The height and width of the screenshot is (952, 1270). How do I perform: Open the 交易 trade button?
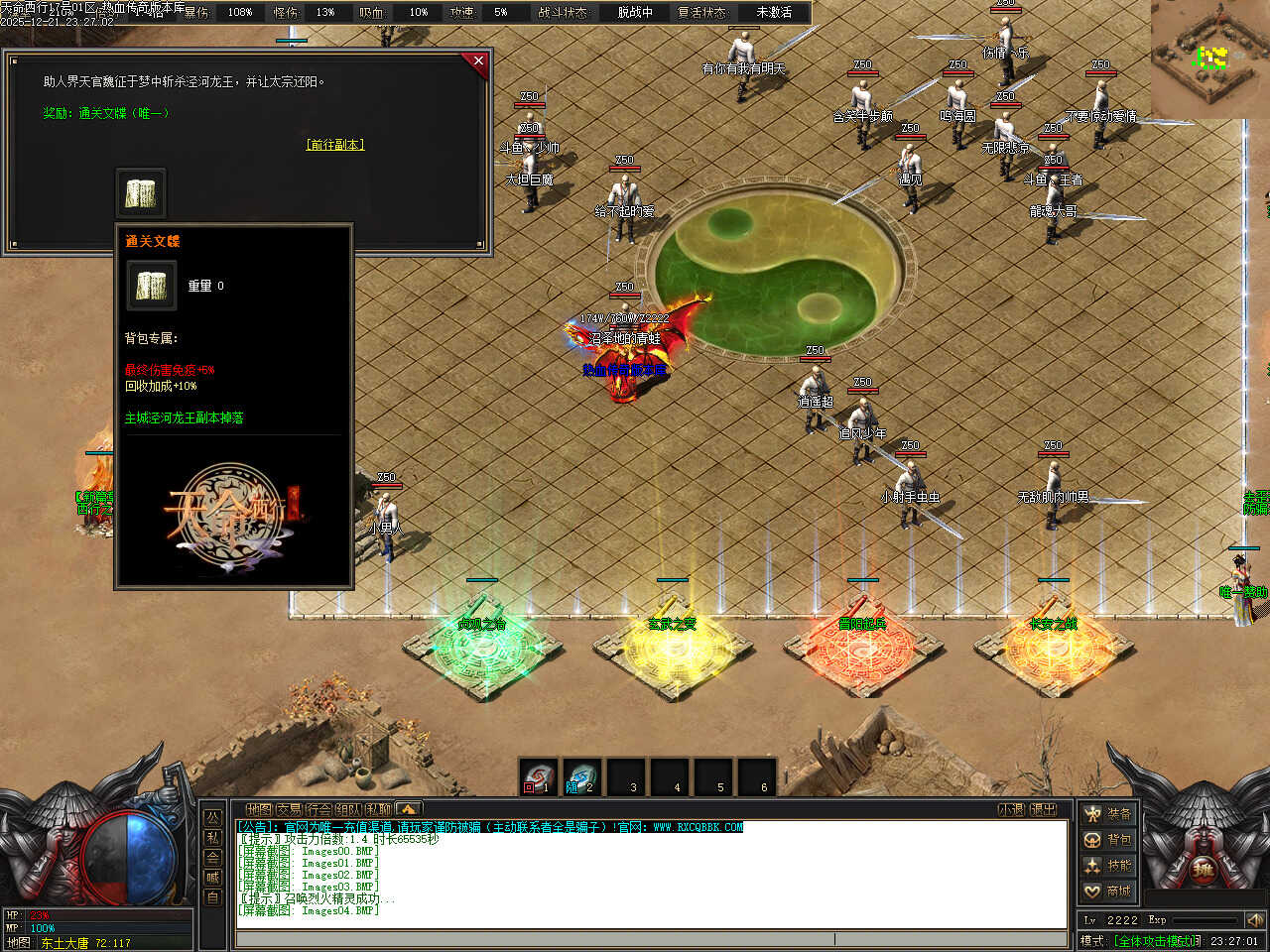(x=289, y=809)
